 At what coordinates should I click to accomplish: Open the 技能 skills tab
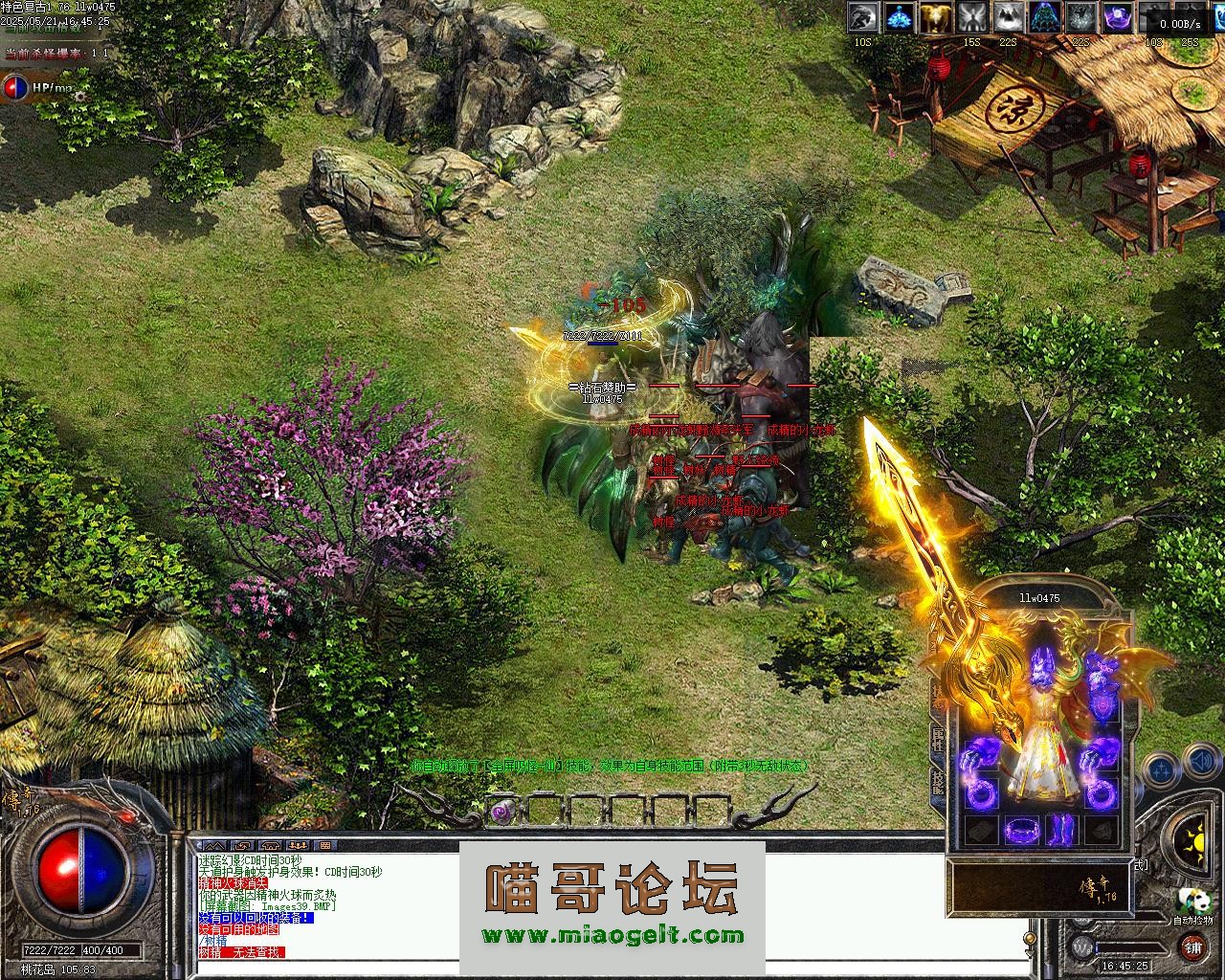(x=939, y=783)
